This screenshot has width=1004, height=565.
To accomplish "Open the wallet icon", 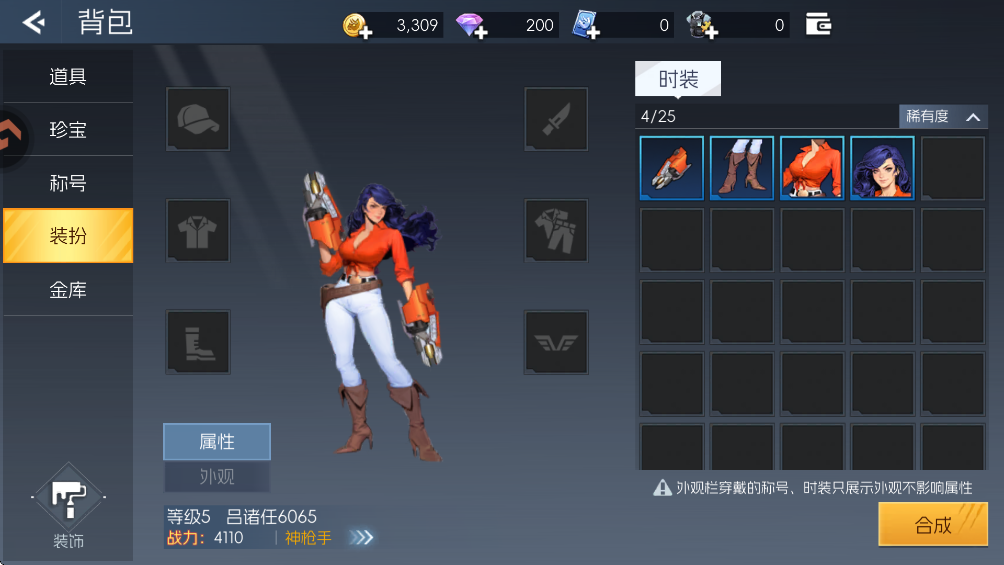I will [818, 24].
